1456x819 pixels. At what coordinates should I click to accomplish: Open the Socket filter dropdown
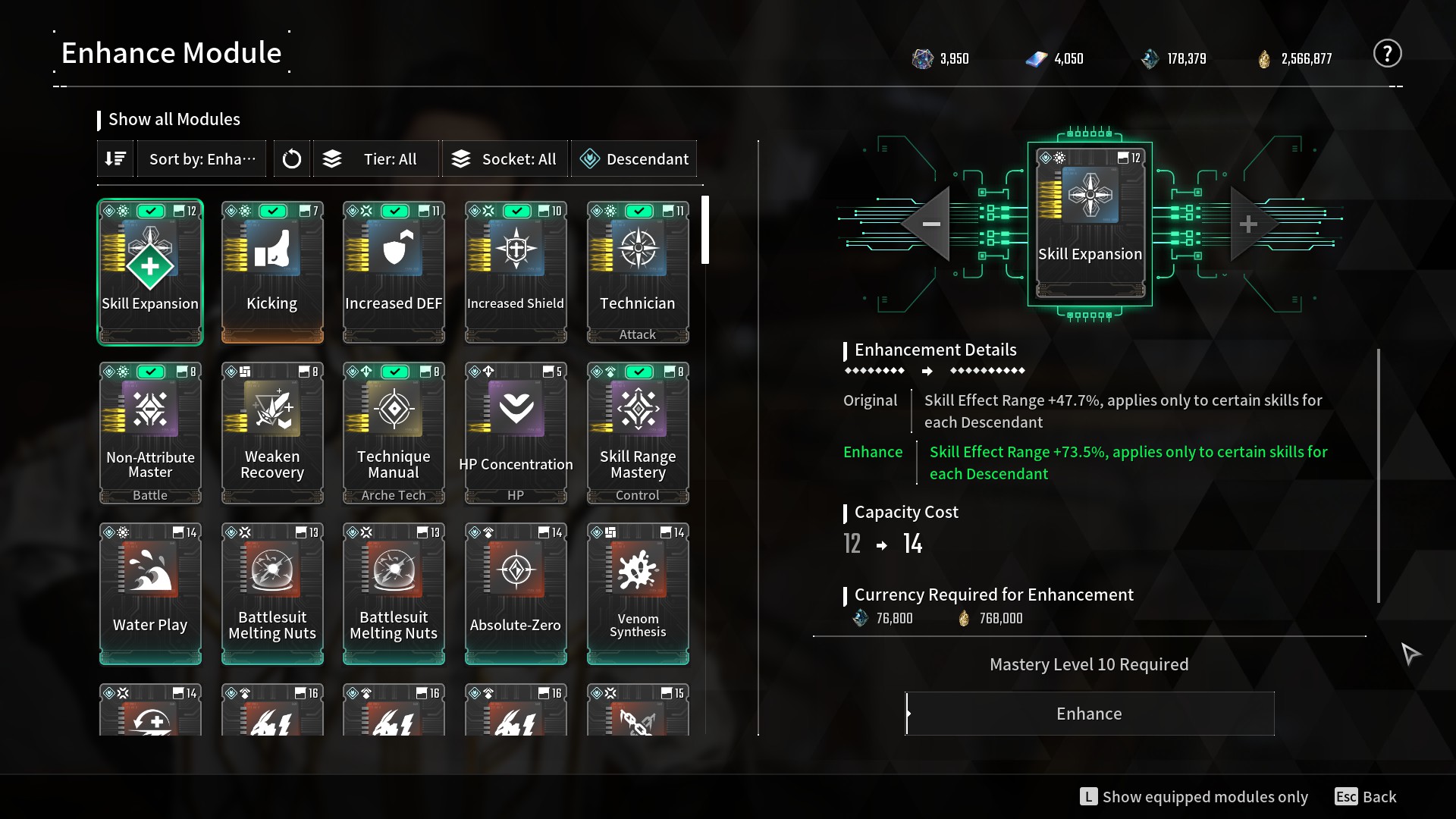[x=504, y=159]
